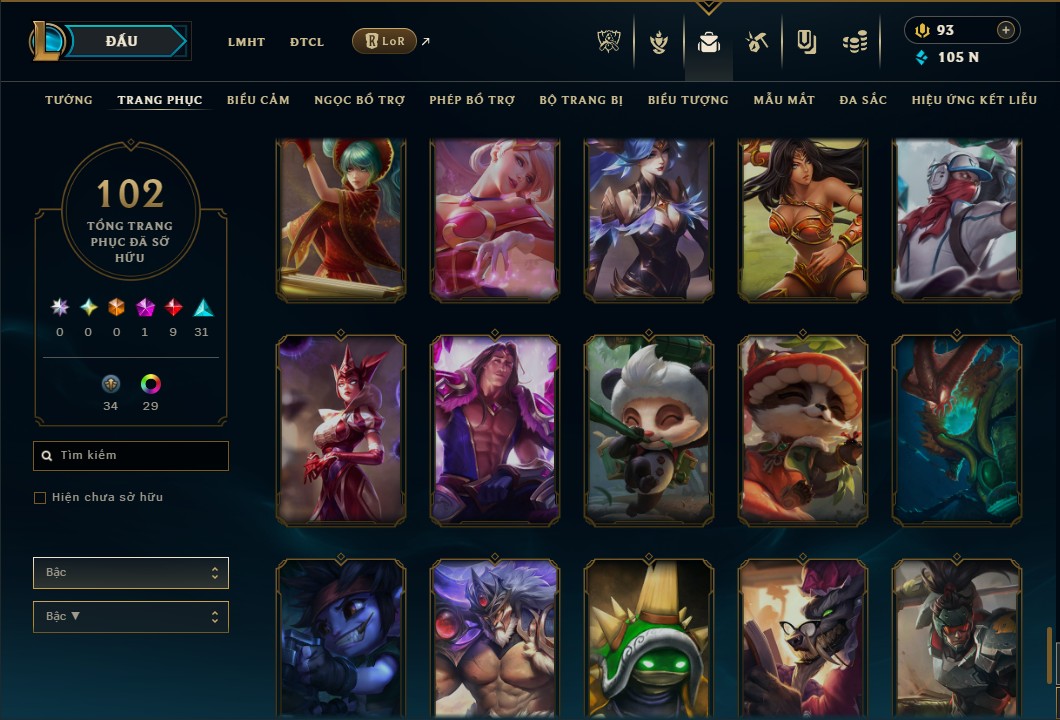Open the ĐTCL section

click(307, 42)
